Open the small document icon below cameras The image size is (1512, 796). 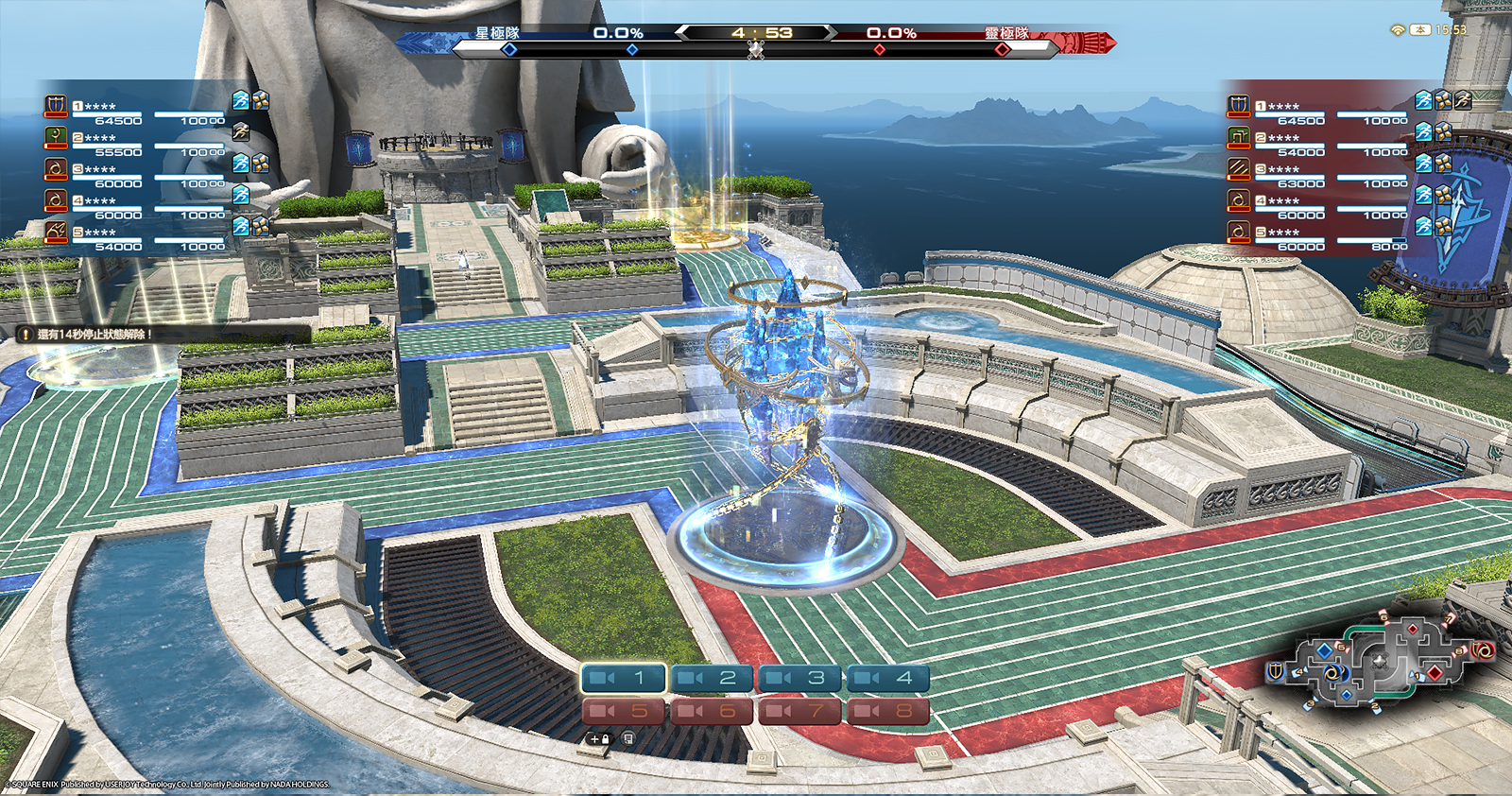coord(628,738)
